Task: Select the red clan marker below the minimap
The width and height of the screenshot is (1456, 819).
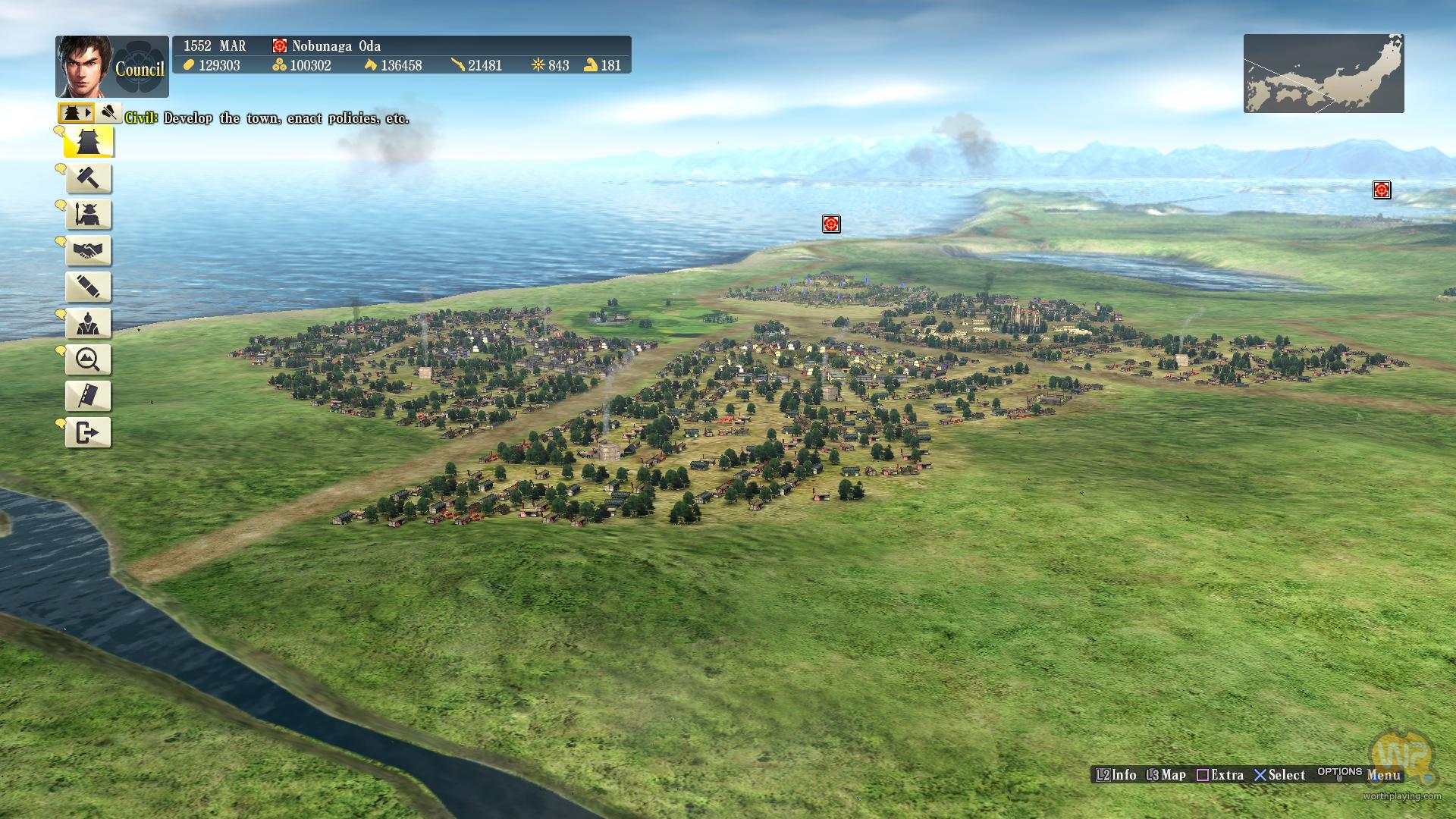Action: 1382,190
